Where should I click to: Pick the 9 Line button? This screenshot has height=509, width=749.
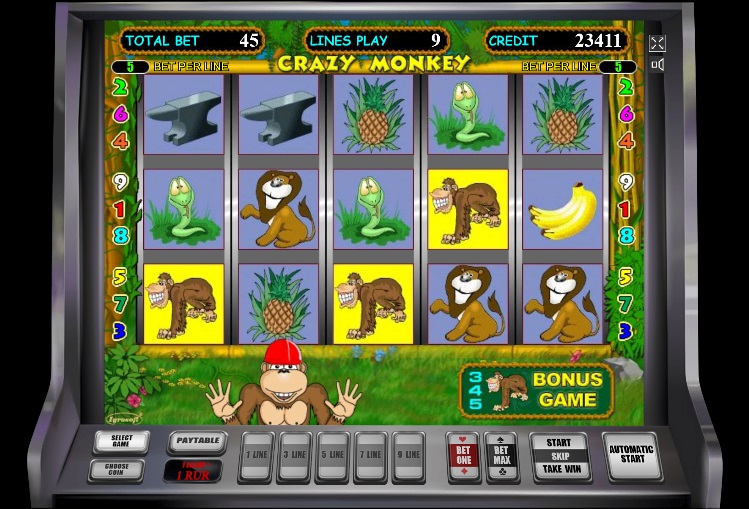tap(408, 455)
